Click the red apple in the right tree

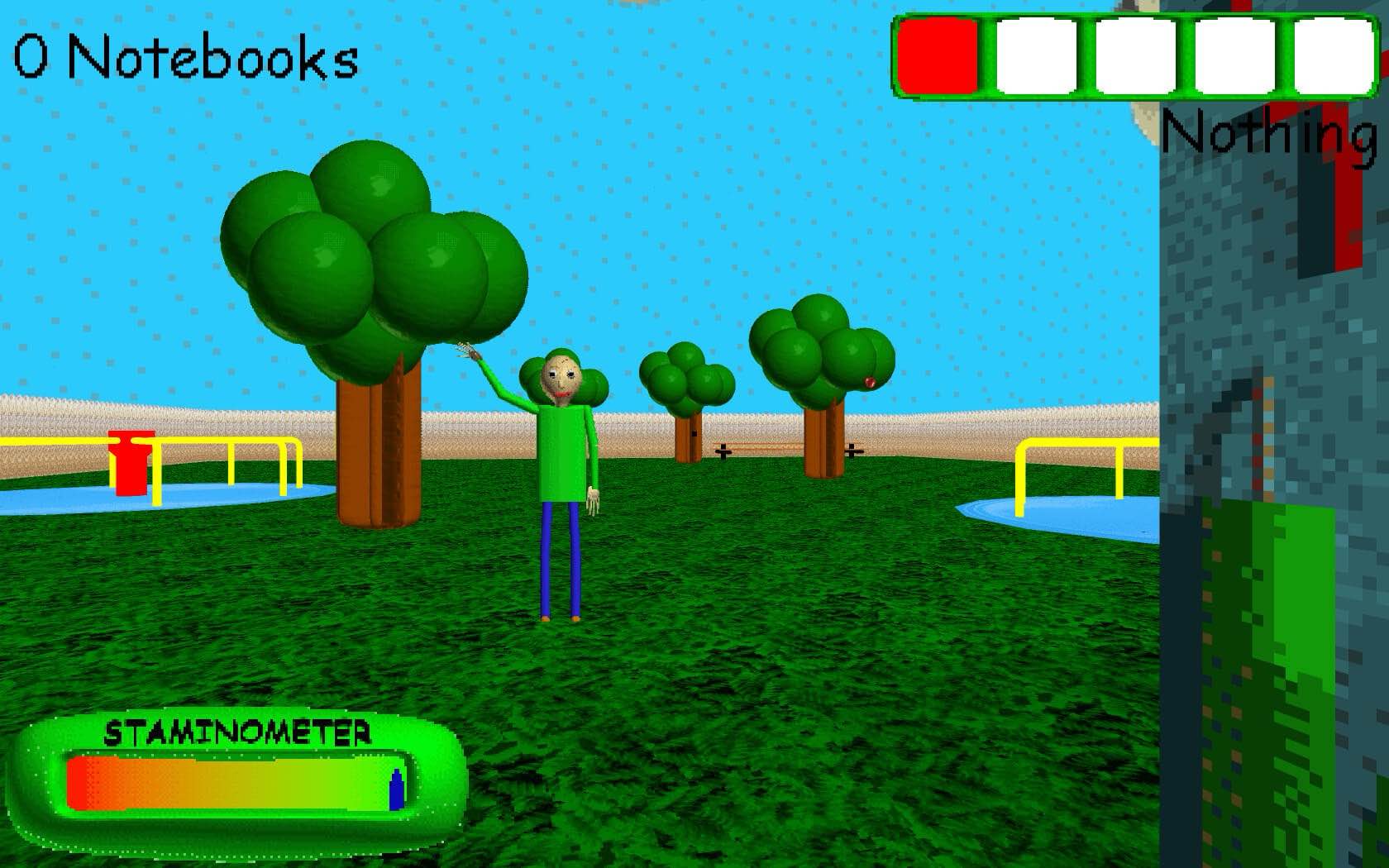click(x=869, y=383)
